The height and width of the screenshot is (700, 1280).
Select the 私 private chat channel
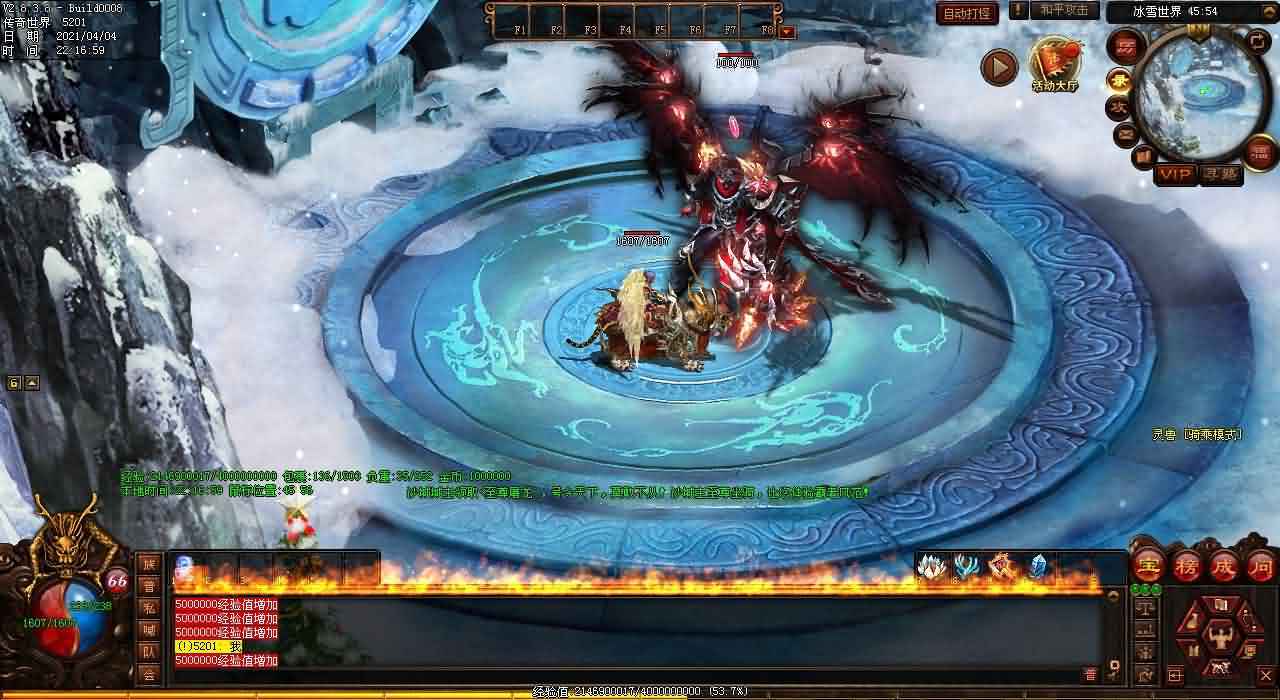pos(149,608)
